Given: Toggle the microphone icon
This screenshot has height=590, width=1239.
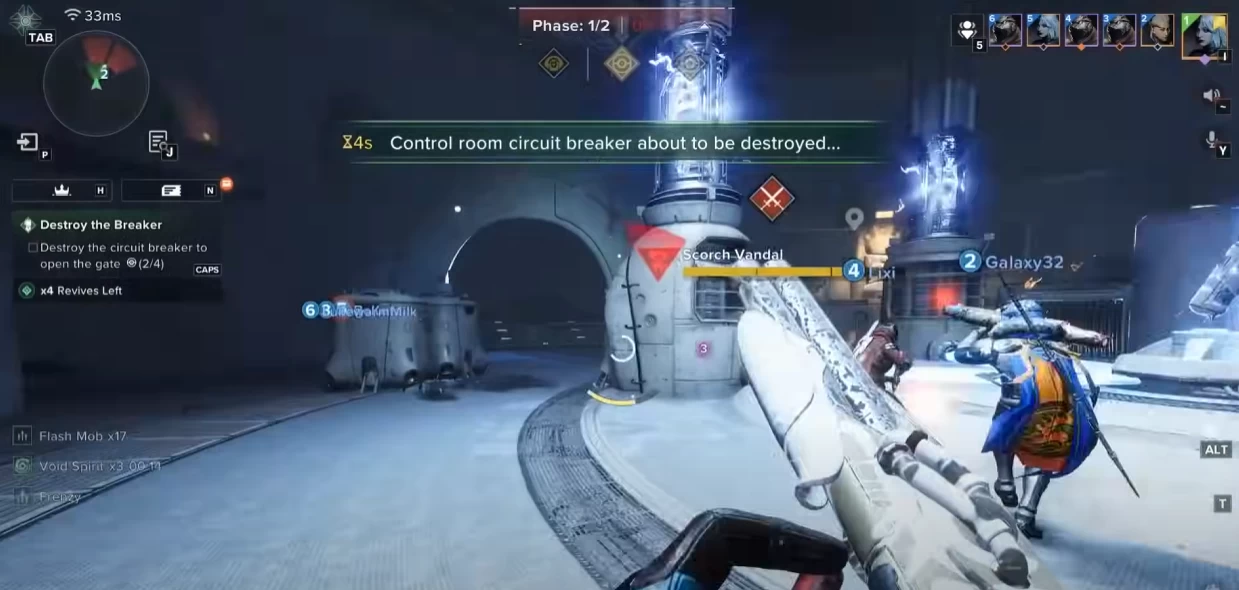Looking at the screenshot, I should (1212, 140).
